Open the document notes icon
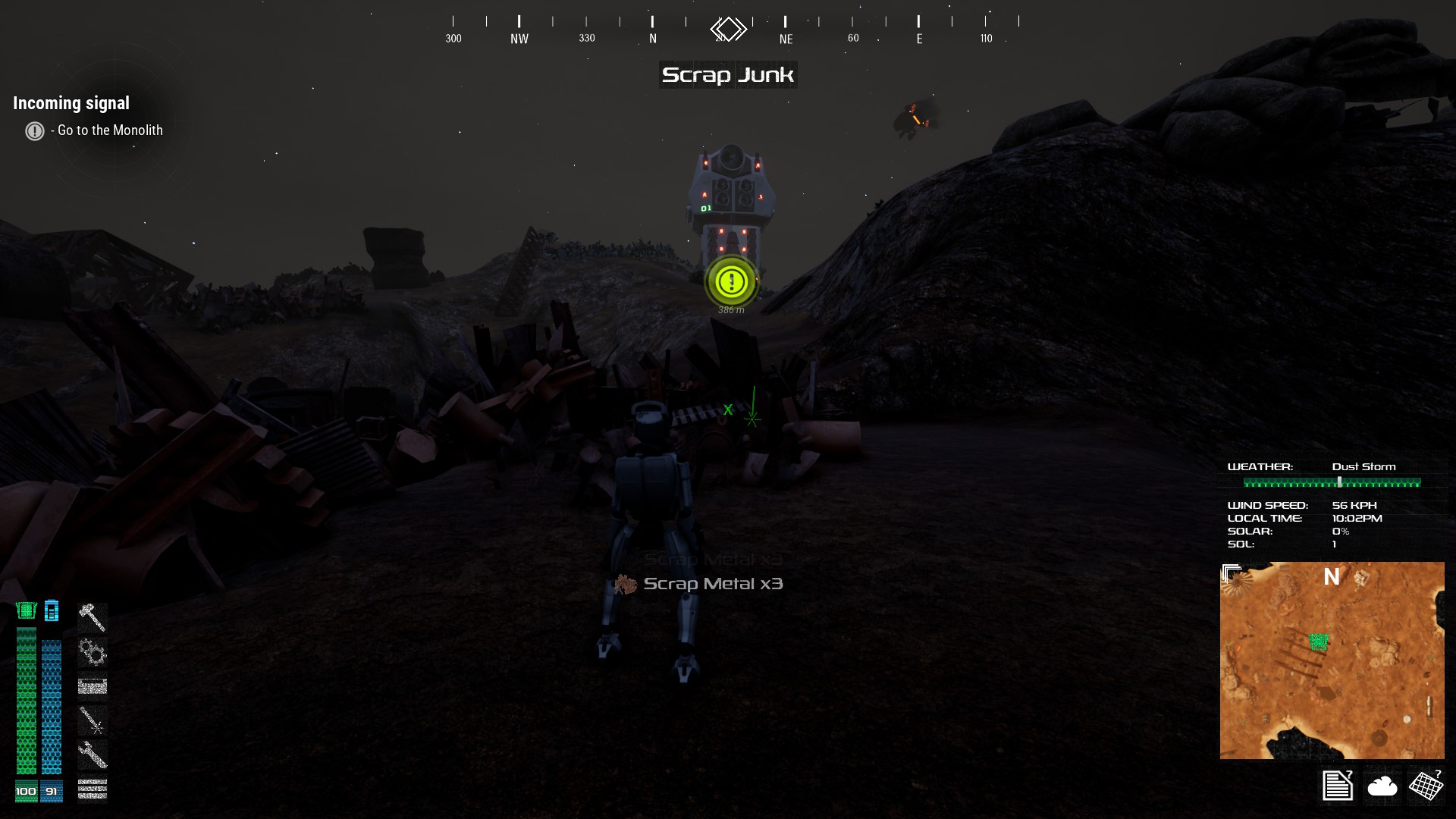 pos(1338,785)
